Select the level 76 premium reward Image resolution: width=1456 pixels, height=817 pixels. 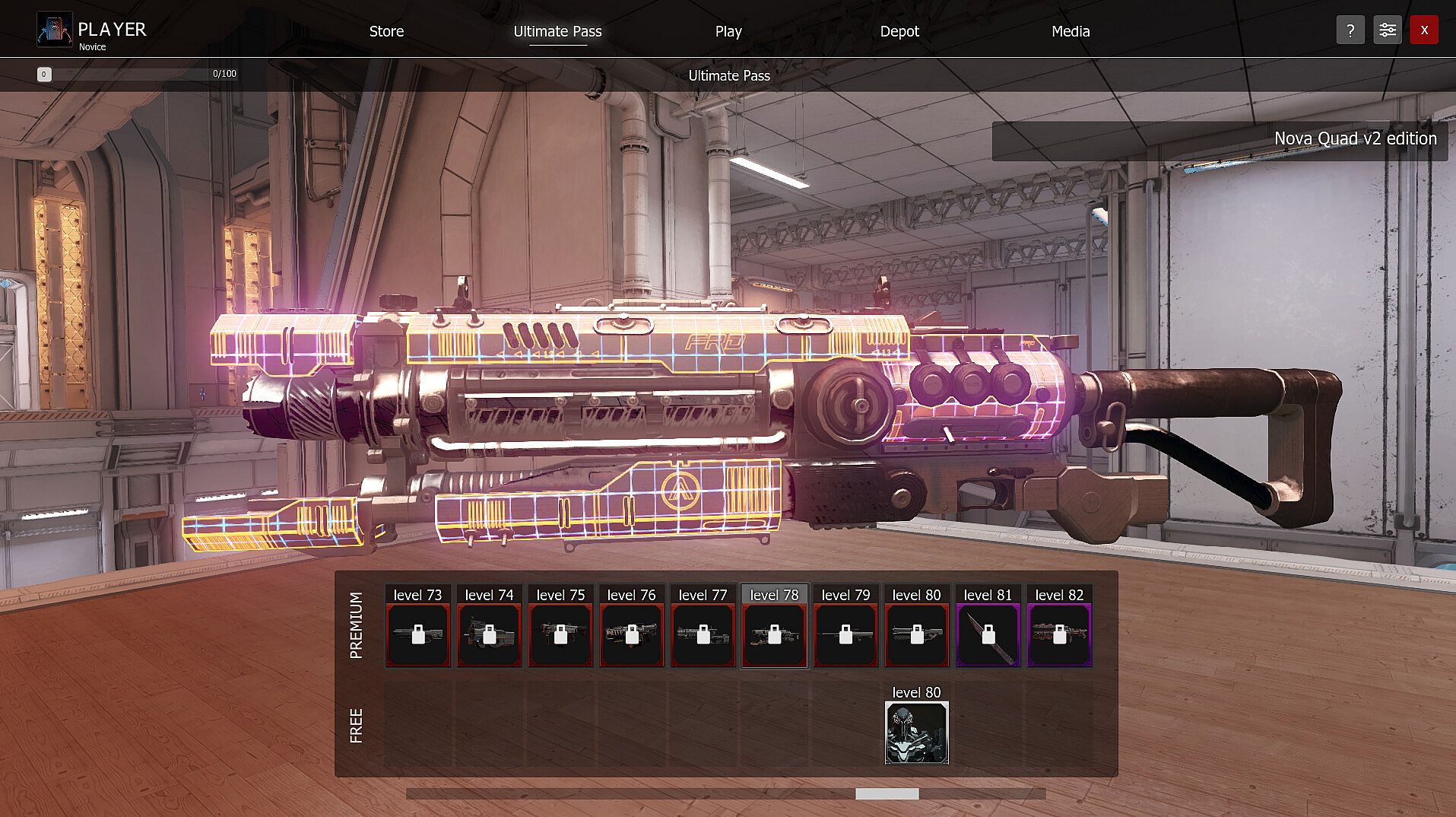(631, 634)
